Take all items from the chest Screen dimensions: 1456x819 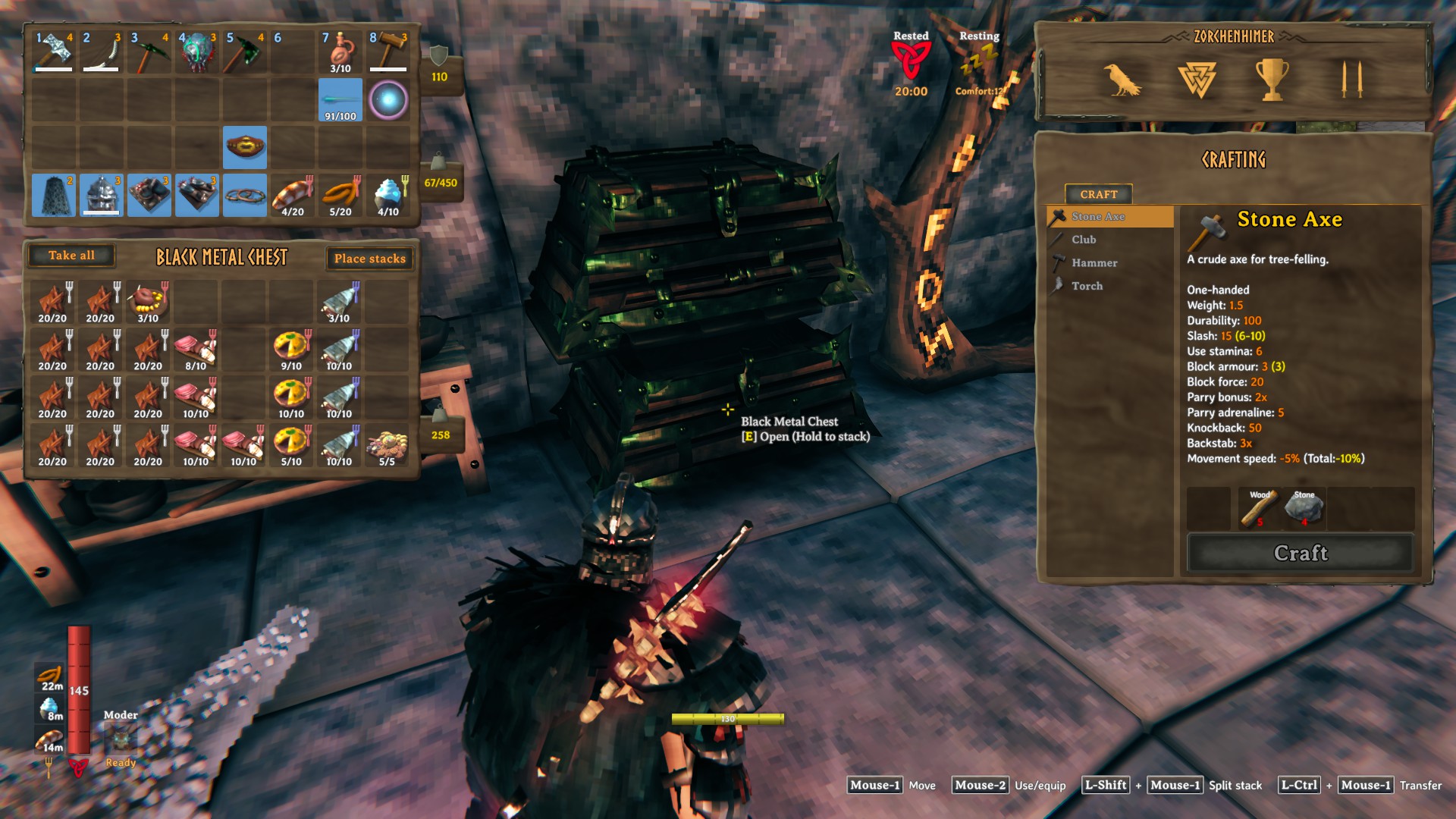pos(71,256)
